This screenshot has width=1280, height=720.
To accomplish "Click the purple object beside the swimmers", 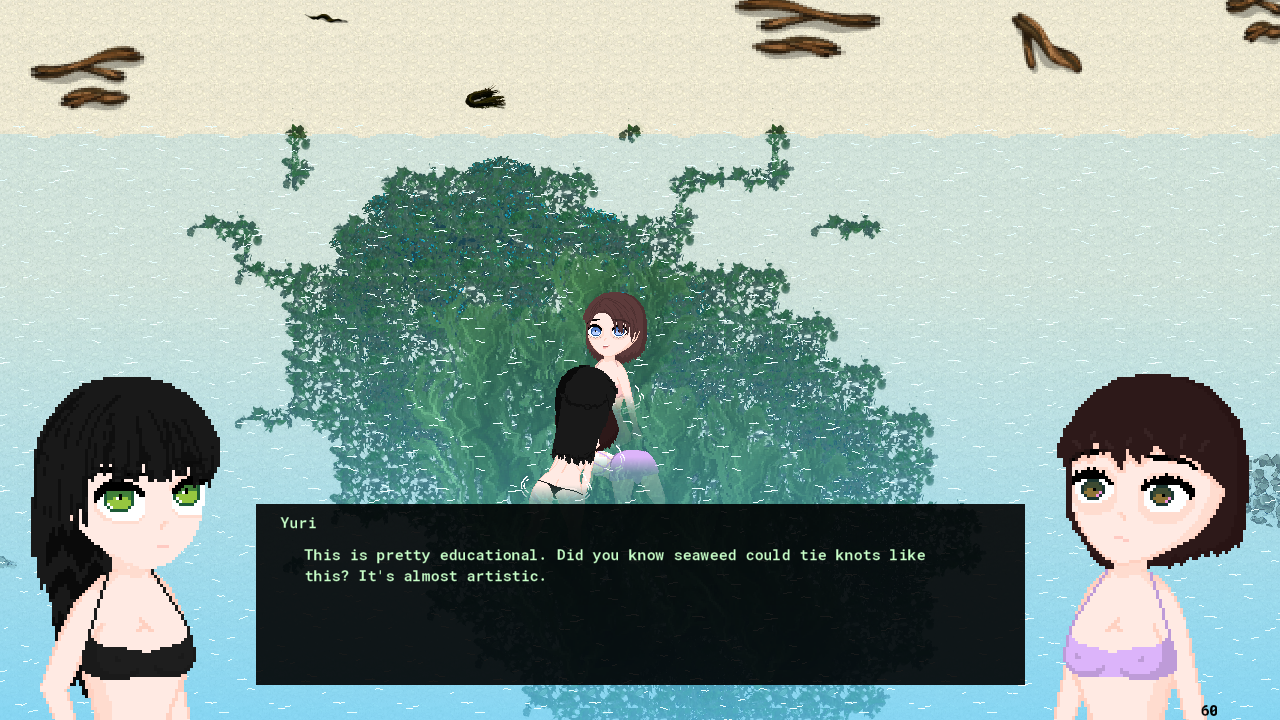I will [x=633, y=465].
